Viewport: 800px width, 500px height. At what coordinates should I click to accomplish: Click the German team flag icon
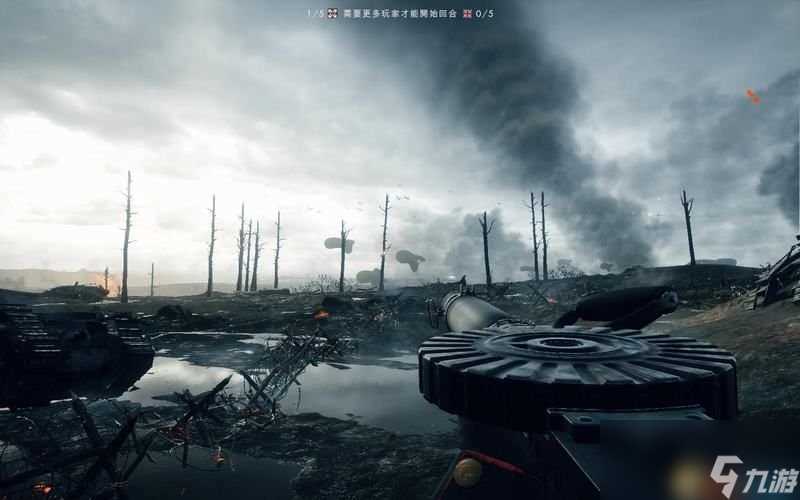click(x=332, y=13)
